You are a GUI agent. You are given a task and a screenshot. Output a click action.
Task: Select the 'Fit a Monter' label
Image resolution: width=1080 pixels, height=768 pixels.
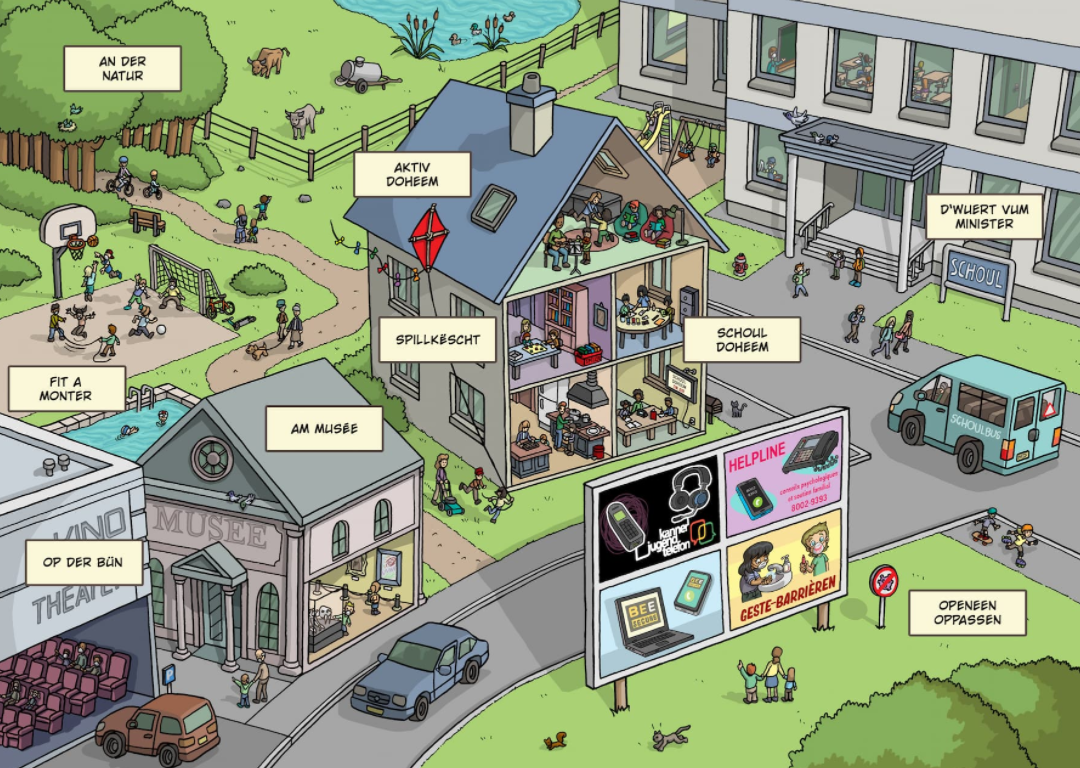66,388
